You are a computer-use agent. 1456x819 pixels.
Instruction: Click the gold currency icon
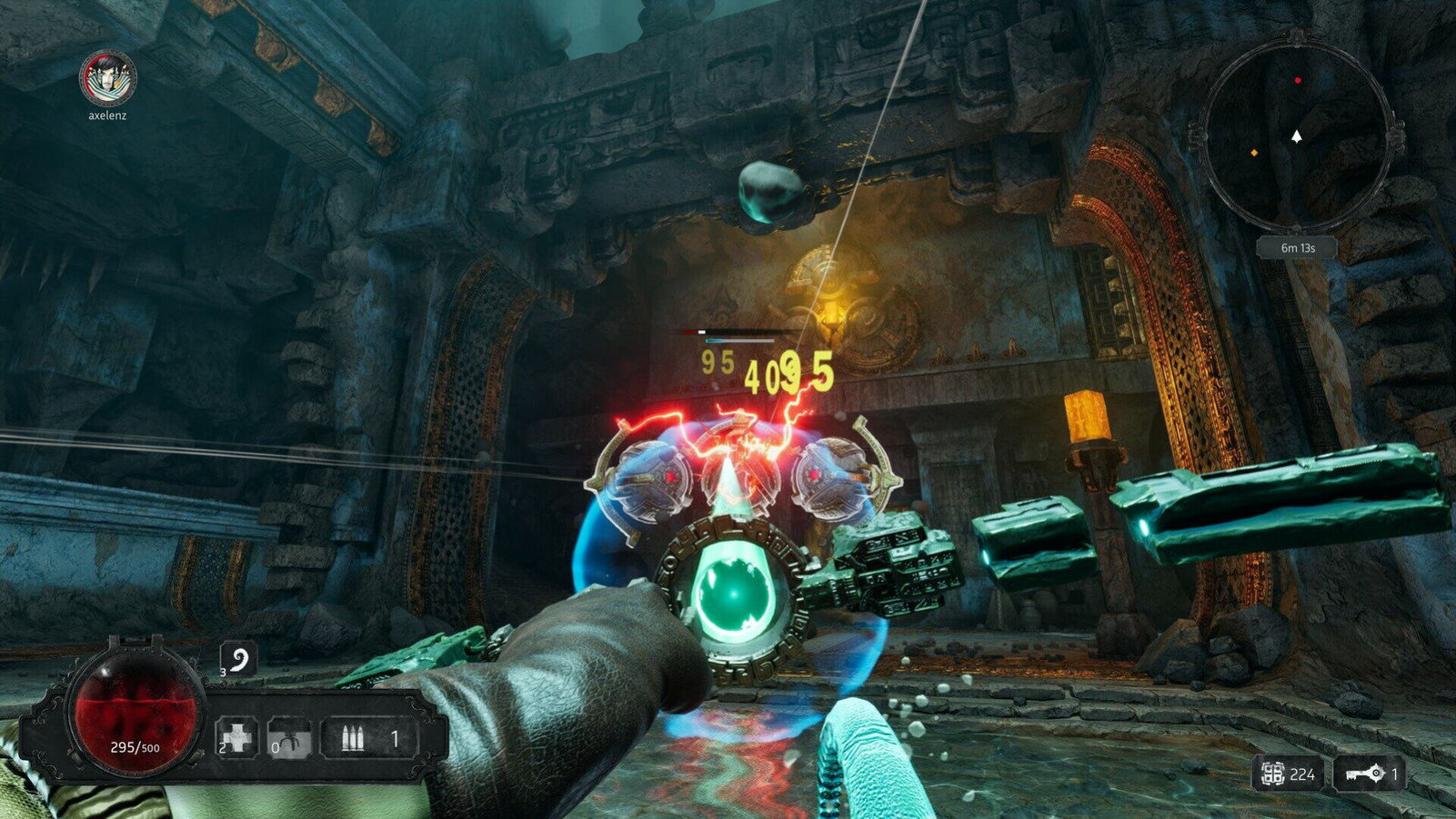click(1272, 774)
